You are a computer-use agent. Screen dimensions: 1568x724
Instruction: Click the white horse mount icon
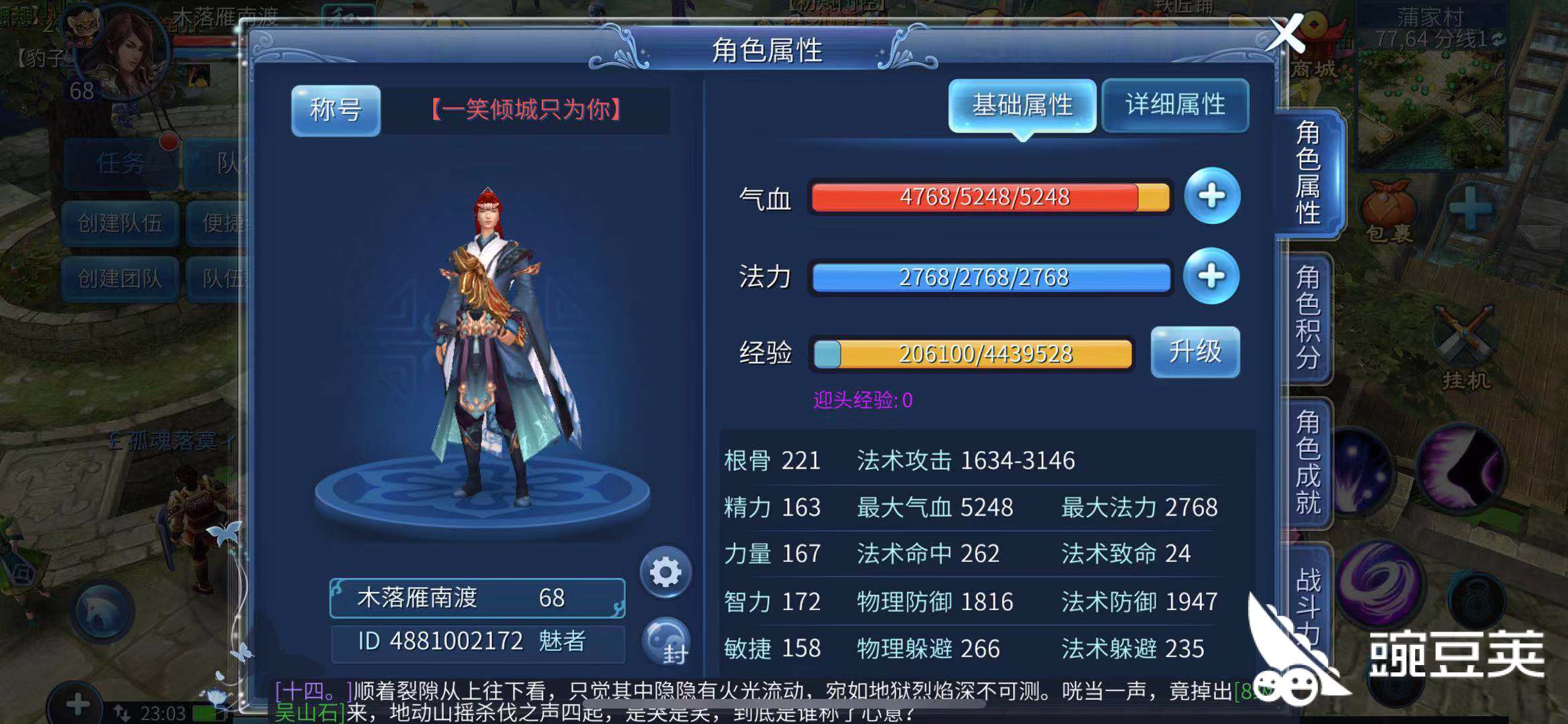(x=103, y=610)
